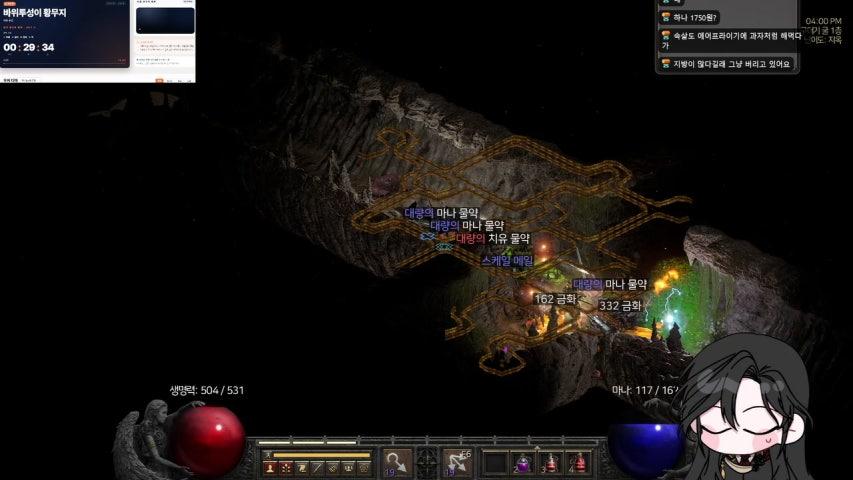Click the left-click attack skill button
Viewport: 853px width, 480px height.
click(x=397, y=462)
